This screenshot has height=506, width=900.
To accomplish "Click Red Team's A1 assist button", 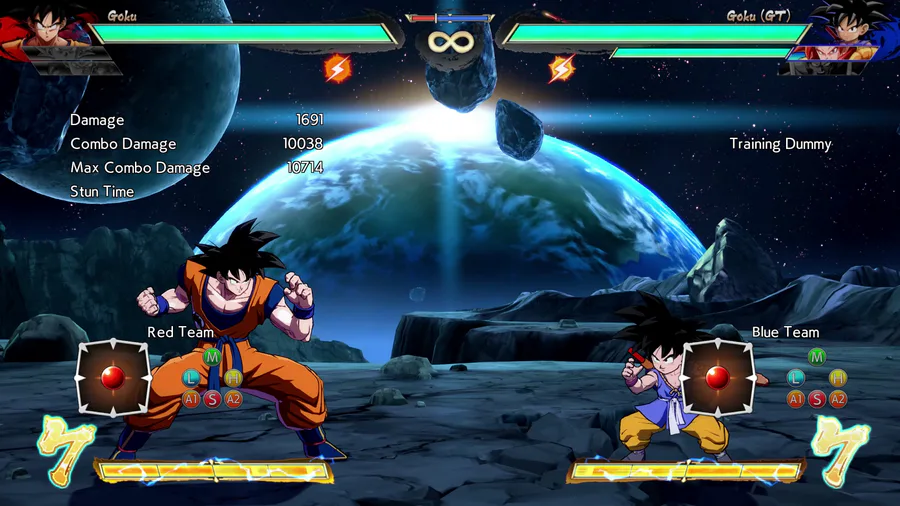I will pos(191,399).
